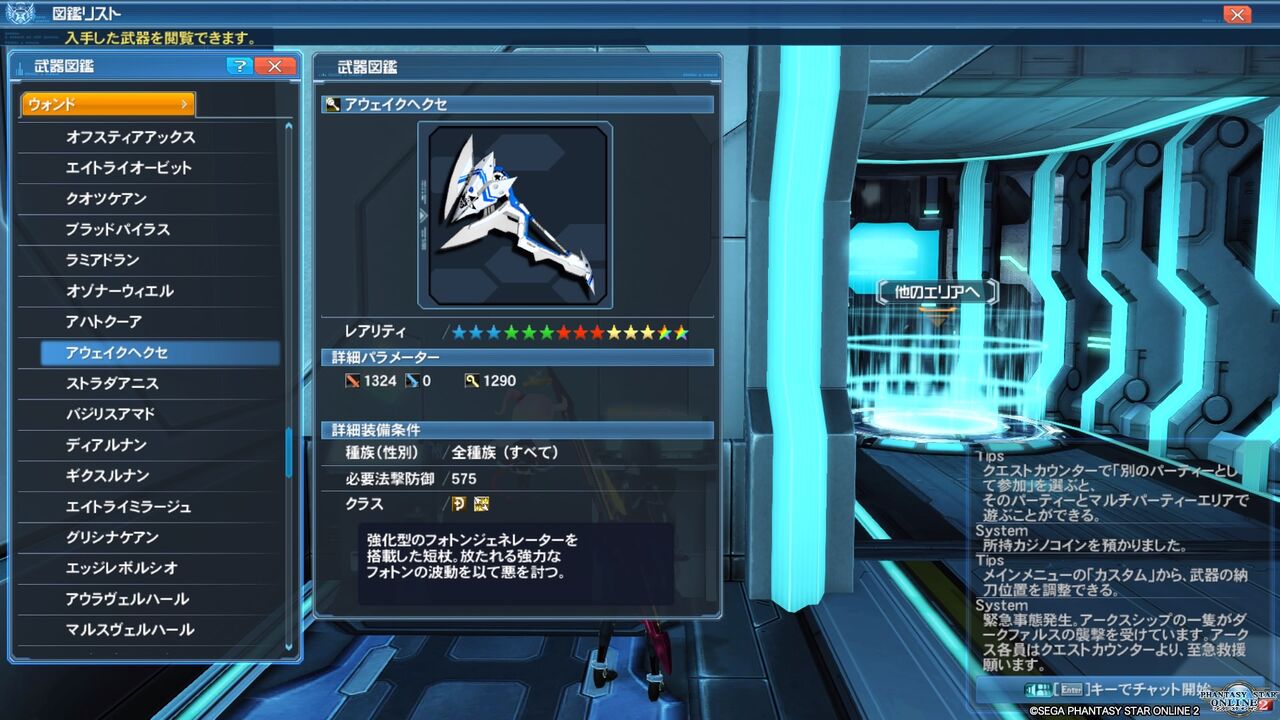Image resolution: width=1280 pixels, height=720 pixels.
Task: Click the yellow wand 法撃力 stat icon
Action: tap(471, 381)
